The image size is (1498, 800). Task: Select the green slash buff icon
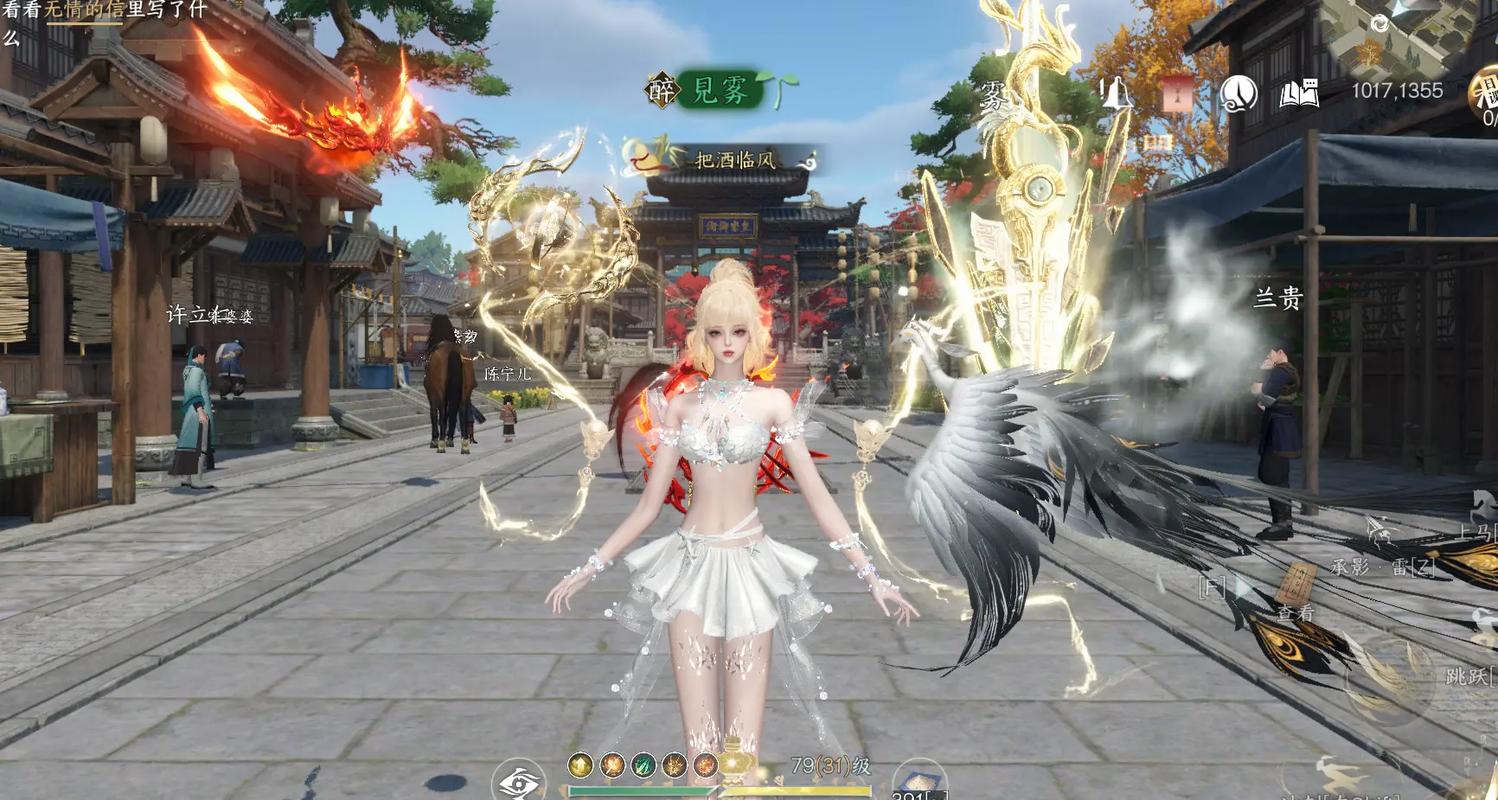[643, 765]
